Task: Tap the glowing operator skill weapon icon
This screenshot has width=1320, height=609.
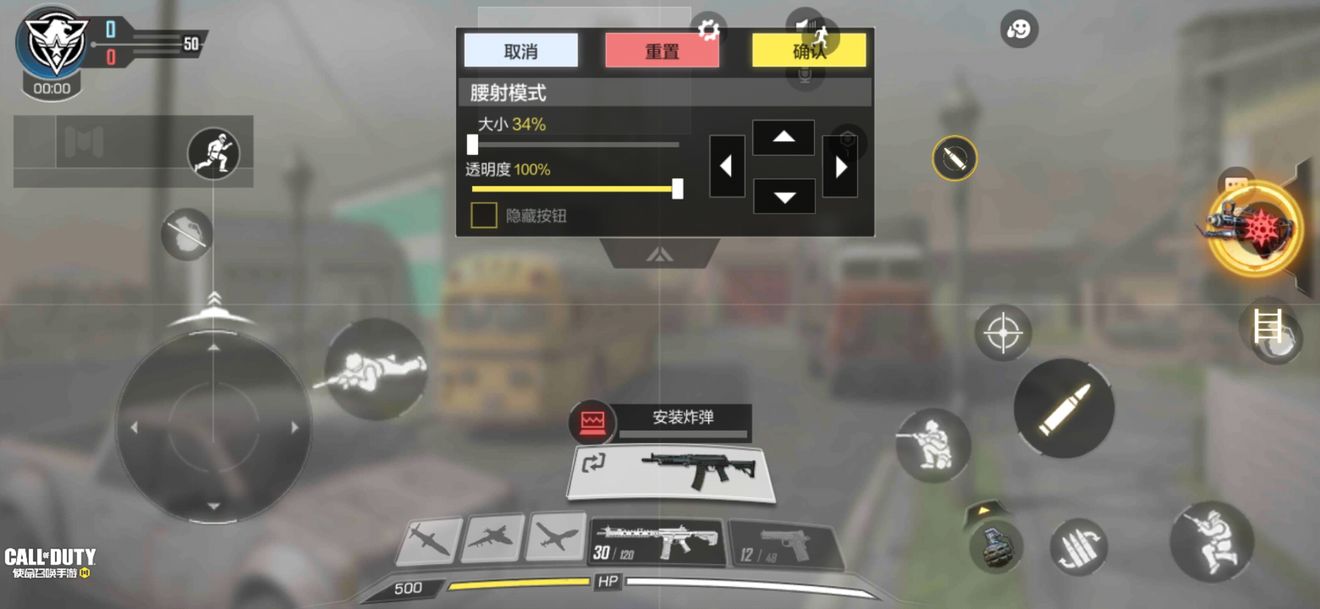Action: [1253, 227]
